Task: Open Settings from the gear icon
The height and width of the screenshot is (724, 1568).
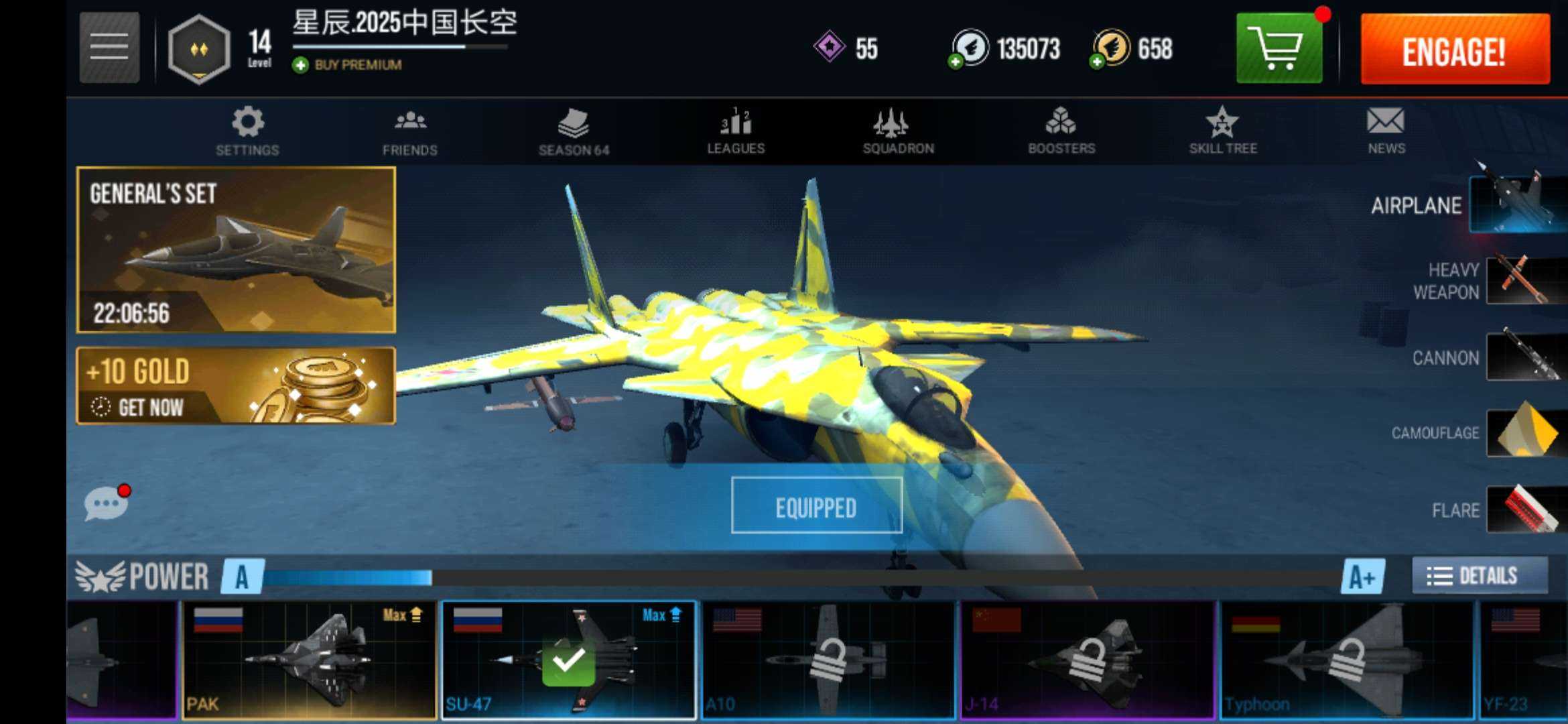Action: (247, 131)
